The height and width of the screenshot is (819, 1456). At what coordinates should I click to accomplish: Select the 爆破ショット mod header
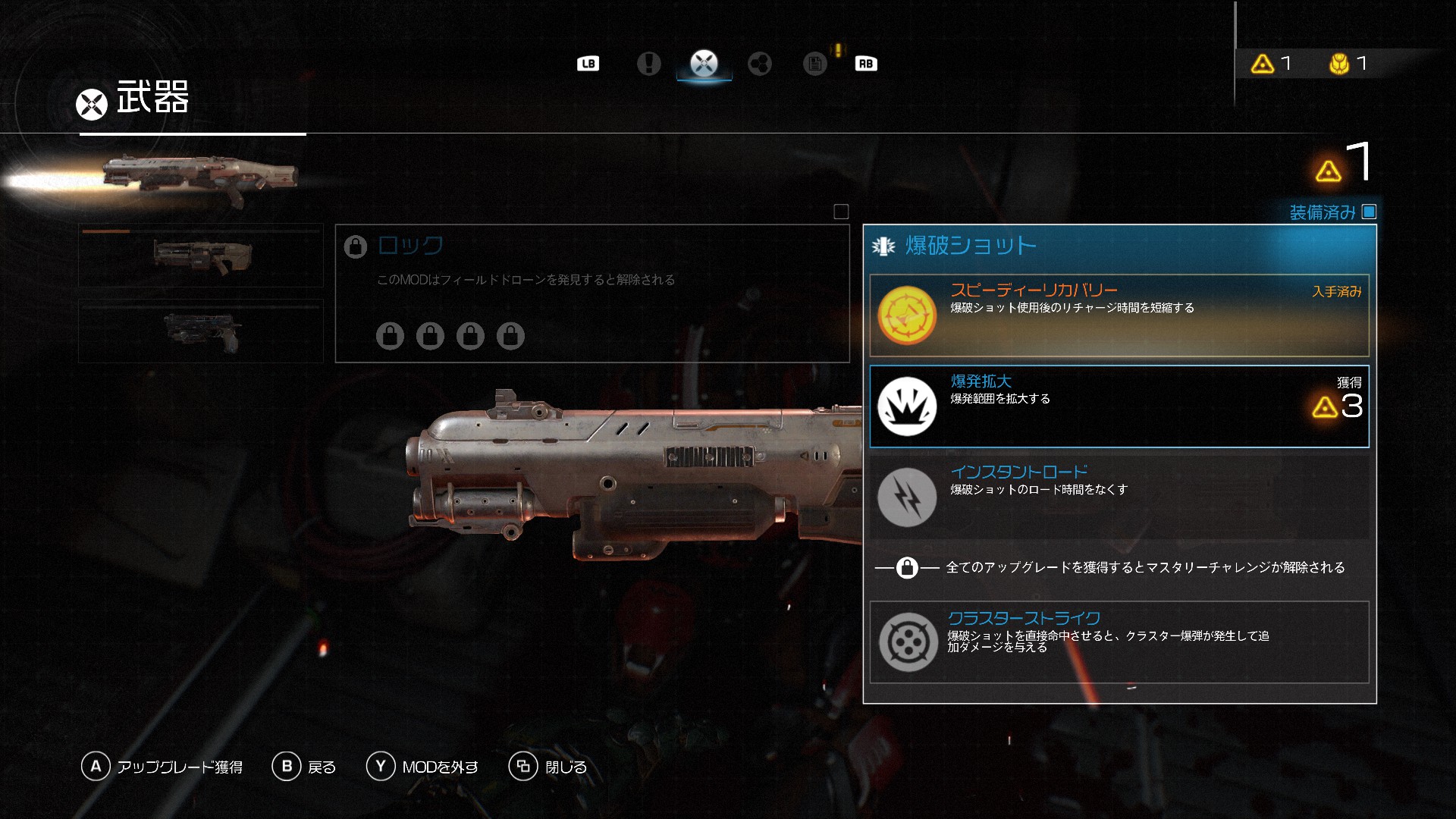click(x=1119, y=246)
